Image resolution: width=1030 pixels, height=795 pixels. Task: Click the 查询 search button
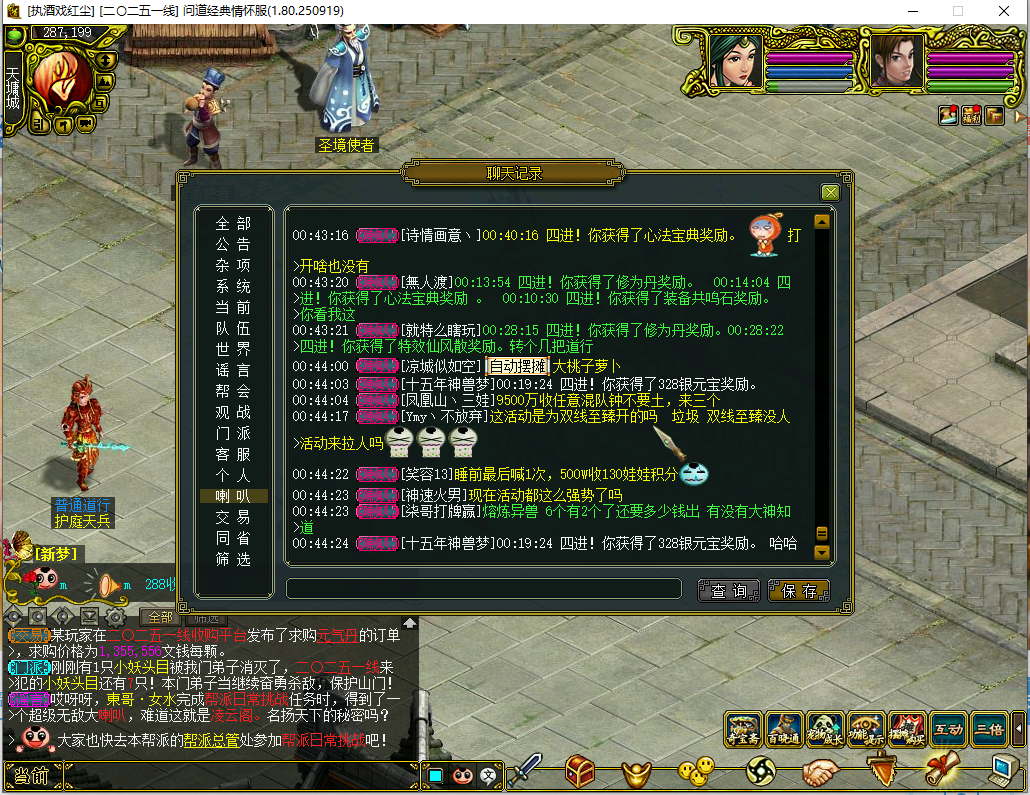tap(729, 591)
